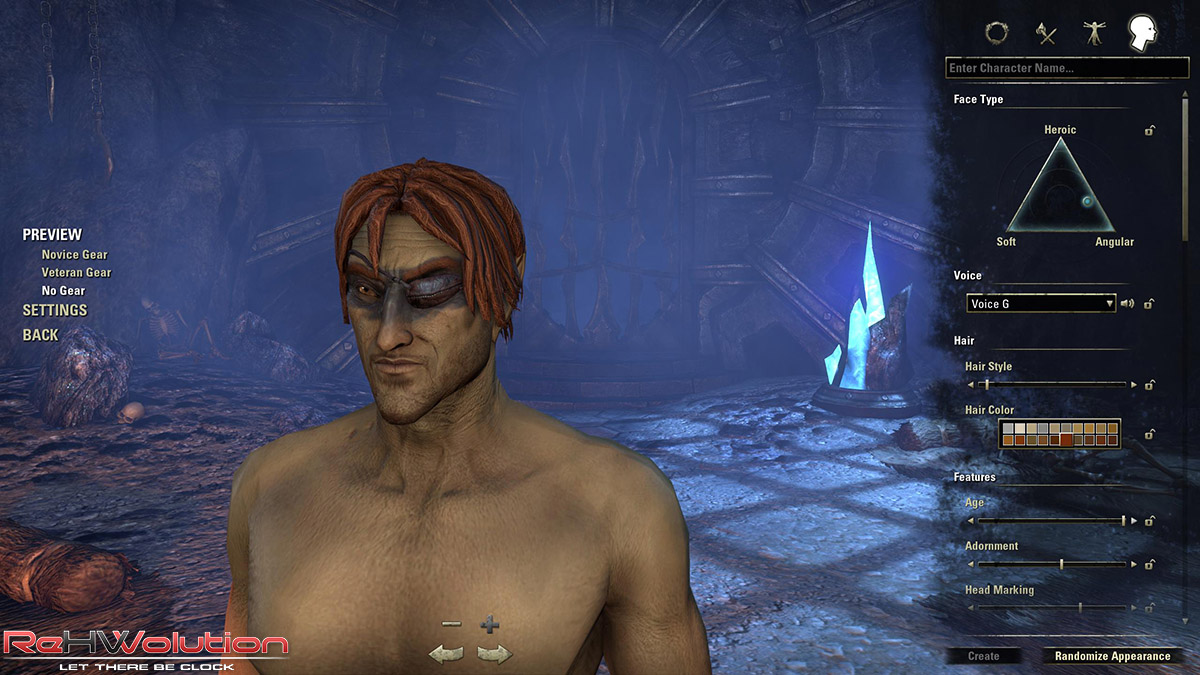Go BACK from character creation
The image size is (1200, 675).
tap(41, 335)
